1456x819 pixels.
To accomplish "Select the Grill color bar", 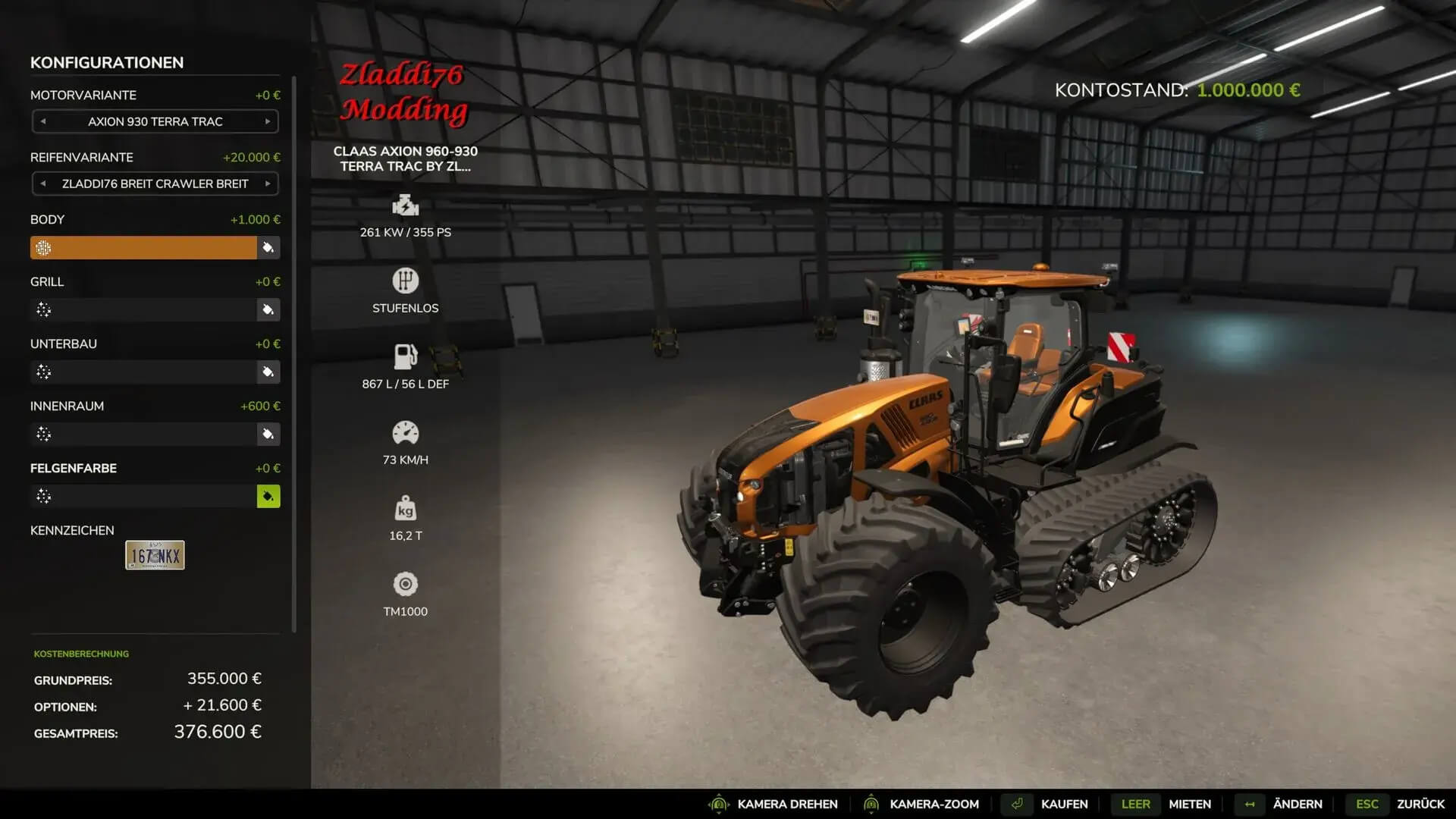I will [x=143, y=309].
